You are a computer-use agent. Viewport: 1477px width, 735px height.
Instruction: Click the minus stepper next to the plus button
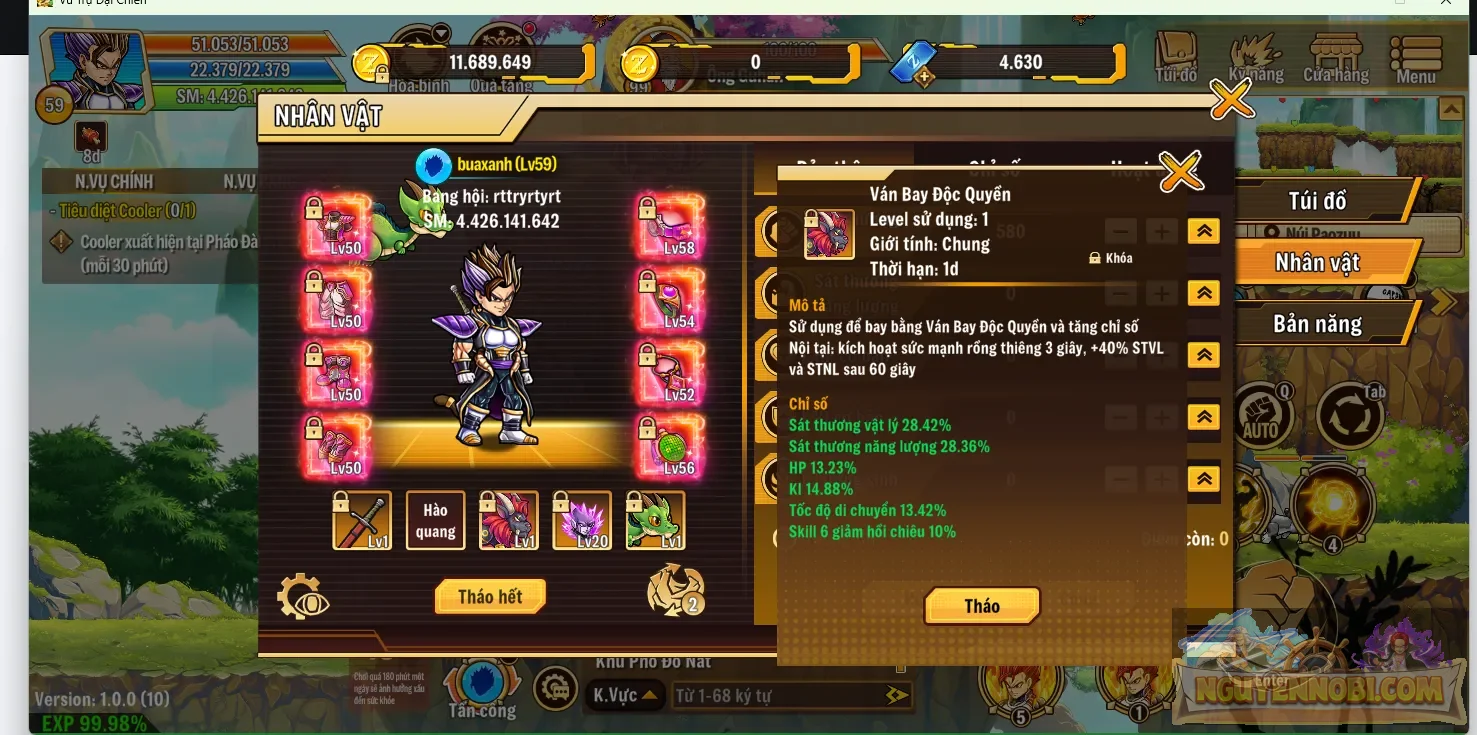coord(1121,230)
